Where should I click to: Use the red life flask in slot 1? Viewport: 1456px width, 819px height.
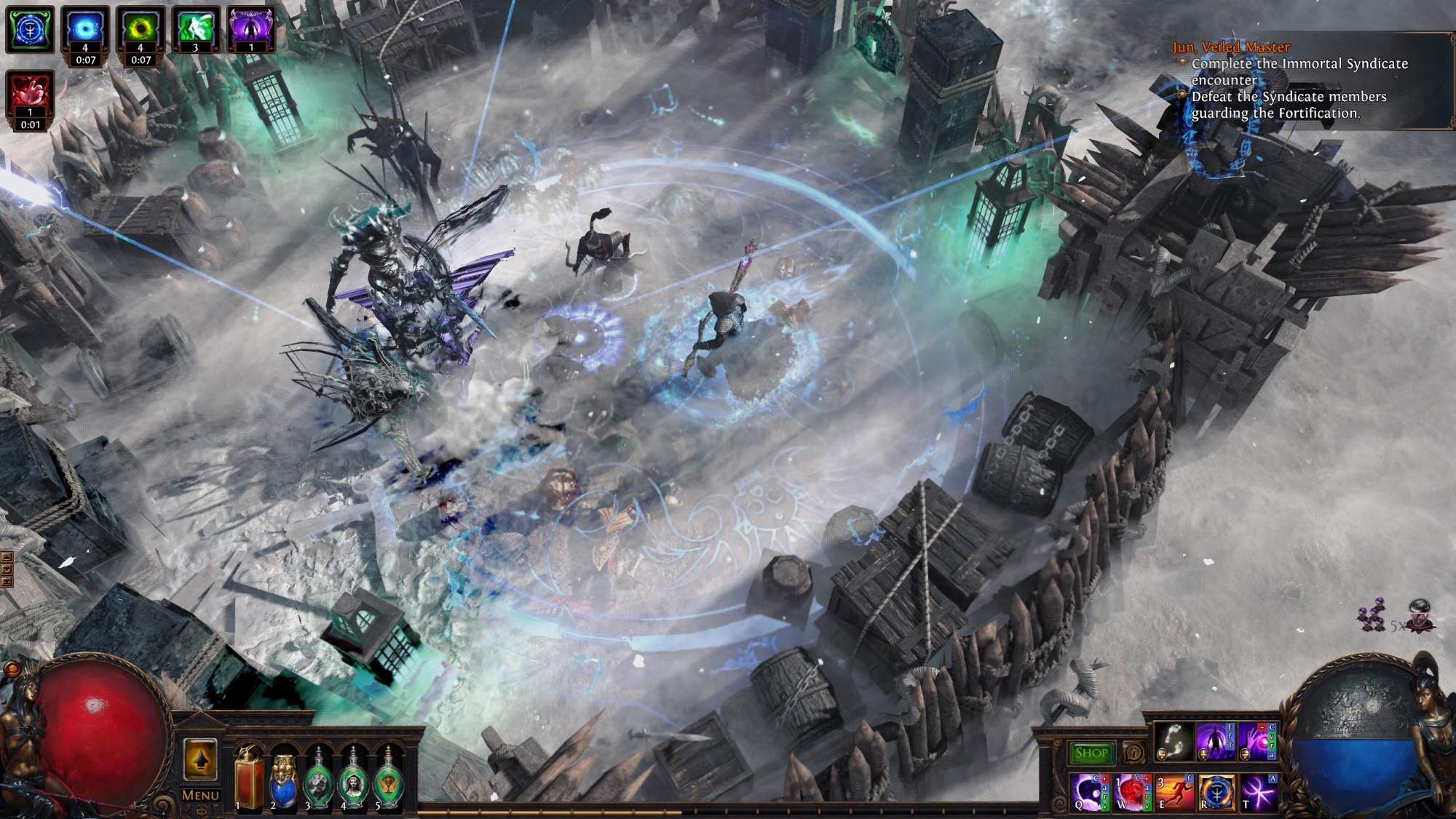tap(248, 780)
